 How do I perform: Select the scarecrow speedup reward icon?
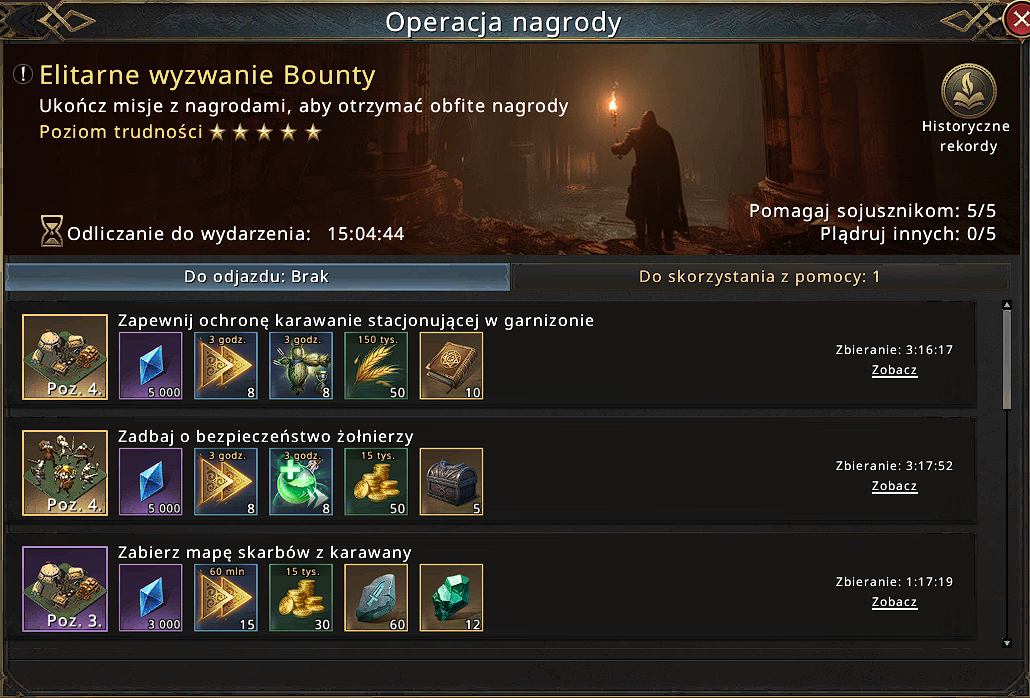click(301, 366)
